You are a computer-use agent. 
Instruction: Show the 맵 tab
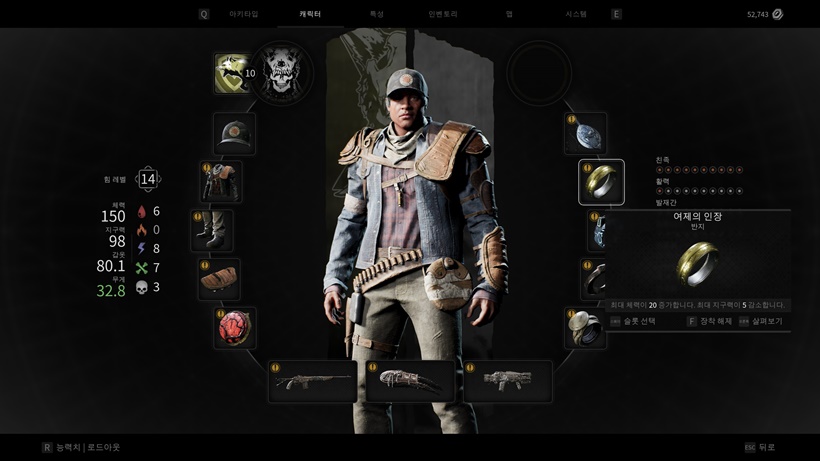[x=509, y=14]
